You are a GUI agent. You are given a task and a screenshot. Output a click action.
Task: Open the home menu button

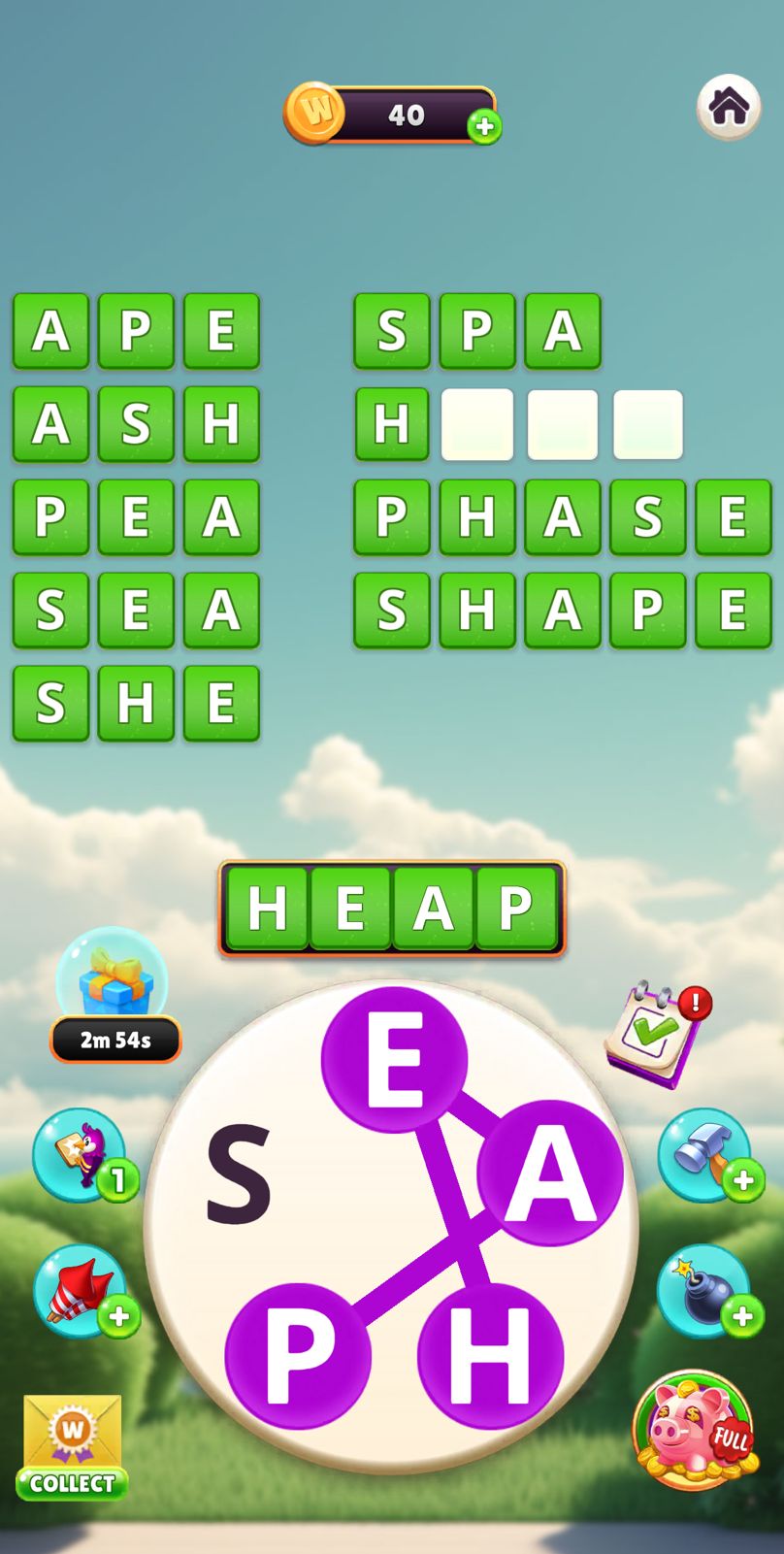pos(729,107)
